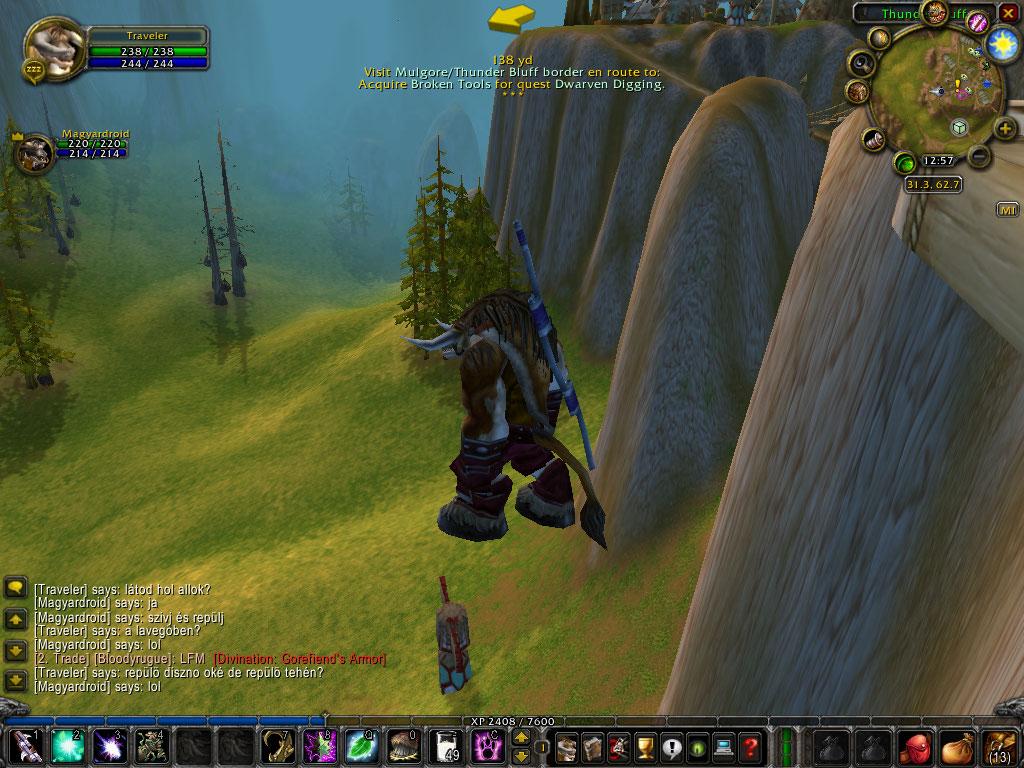Open the red backpack bag slot

[x=914, y=747]
